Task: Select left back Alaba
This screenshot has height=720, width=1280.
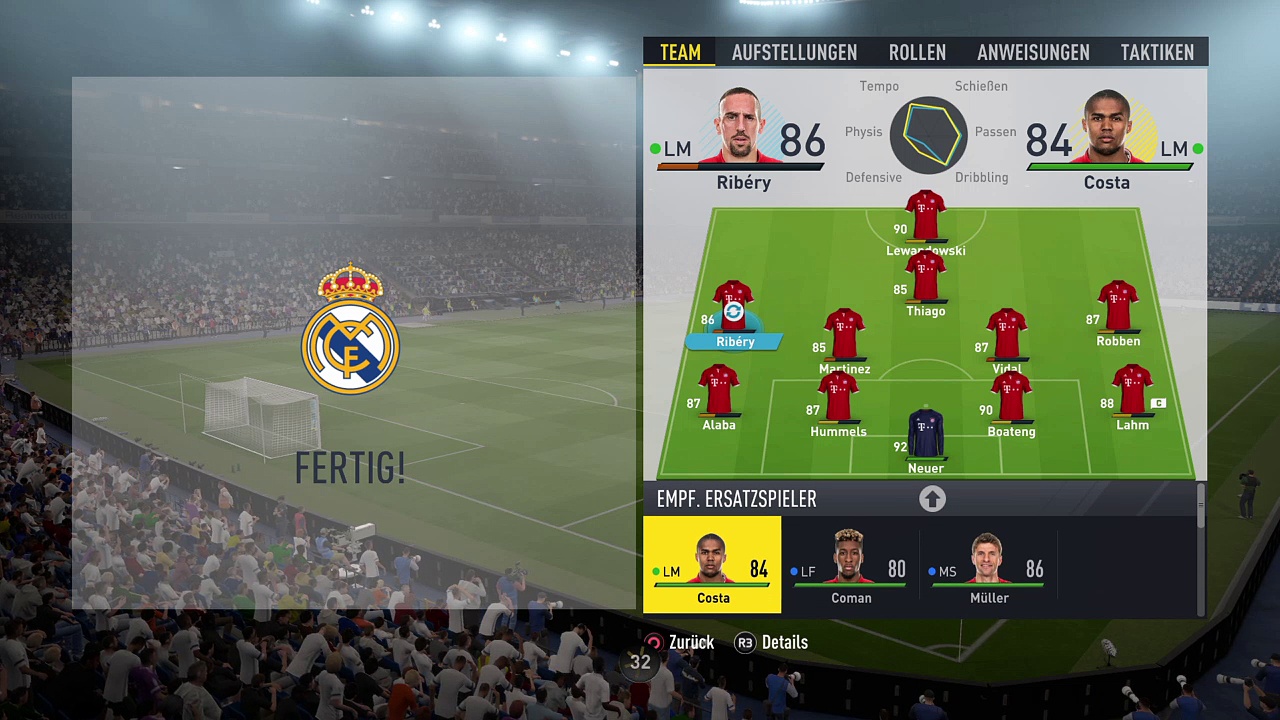Action: (x=719, y=396)
